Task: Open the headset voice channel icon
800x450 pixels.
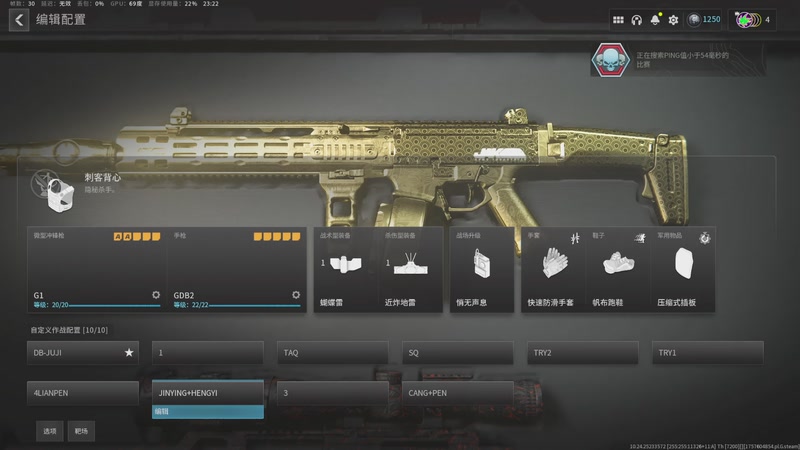Action: point(636,20)
